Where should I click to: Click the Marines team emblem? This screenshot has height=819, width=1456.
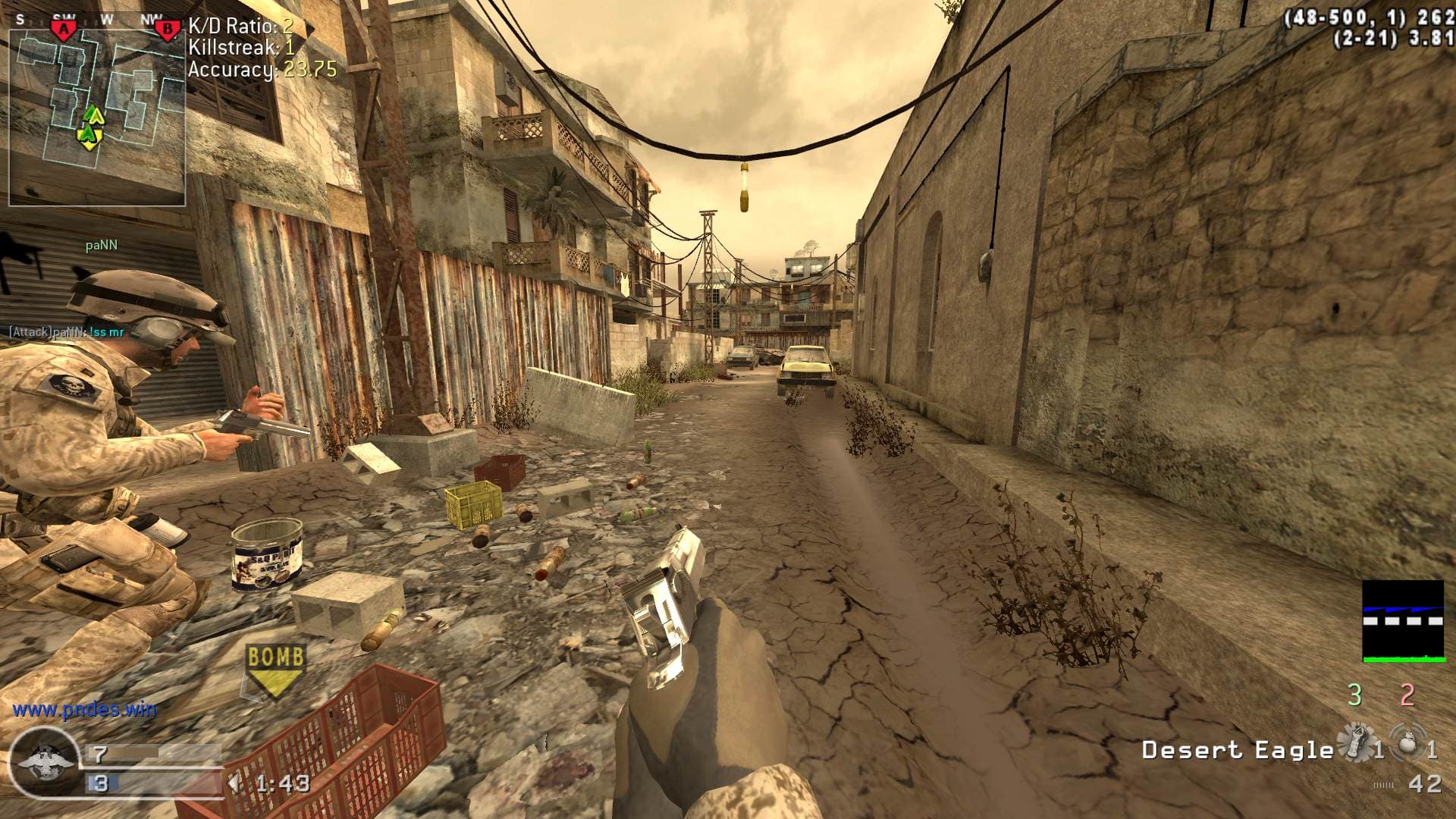44,761
